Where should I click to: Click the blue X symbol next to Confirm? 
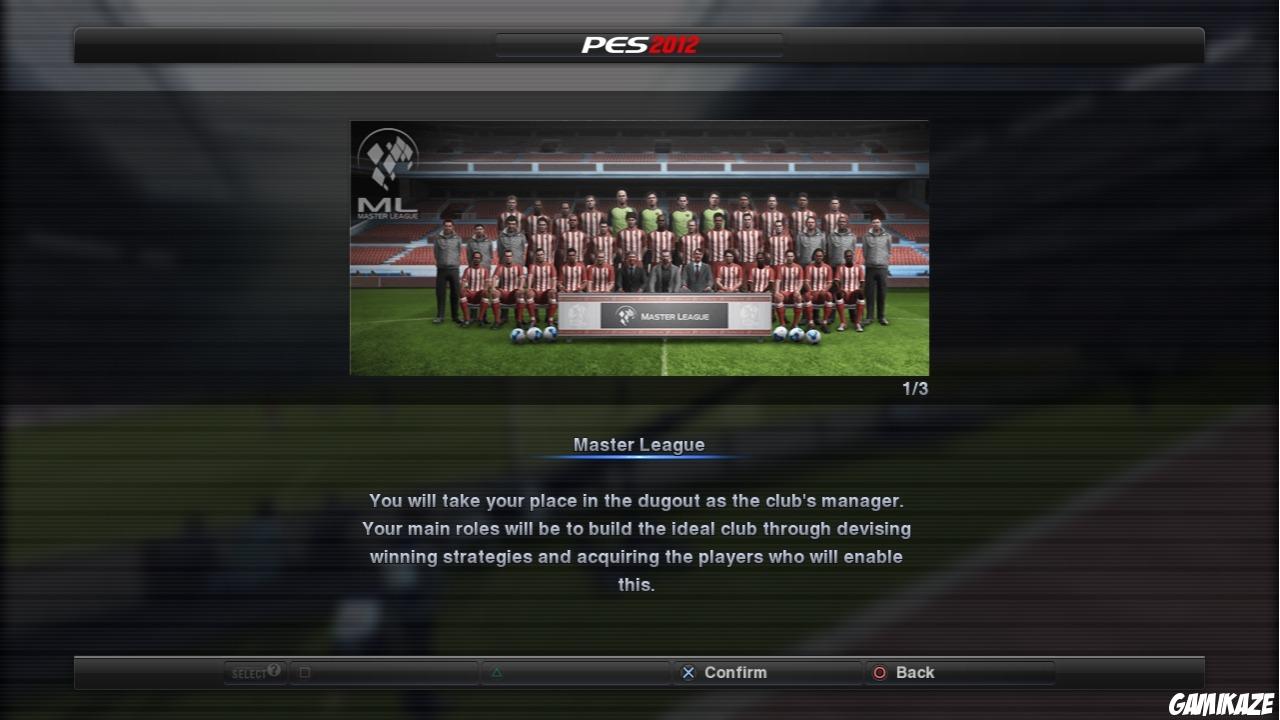point(687,672)
